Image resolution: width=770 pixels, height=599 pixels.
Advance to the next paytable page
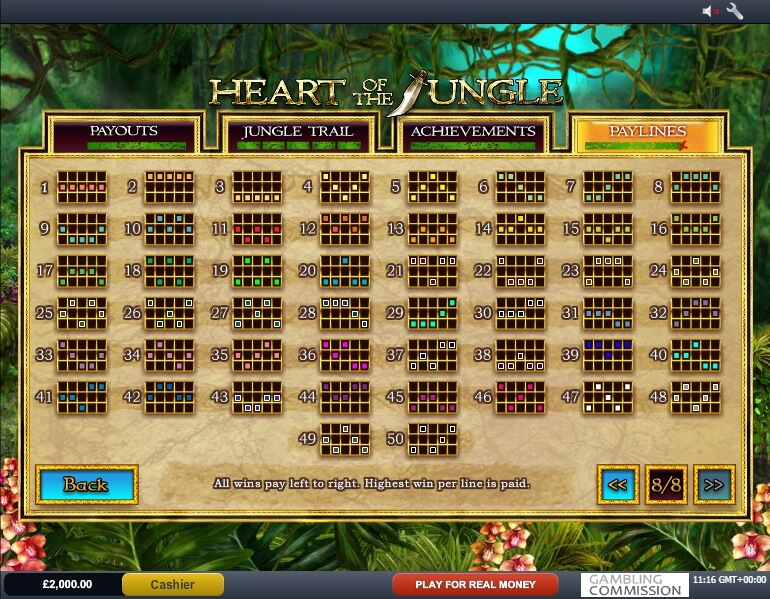click(714, 485)
